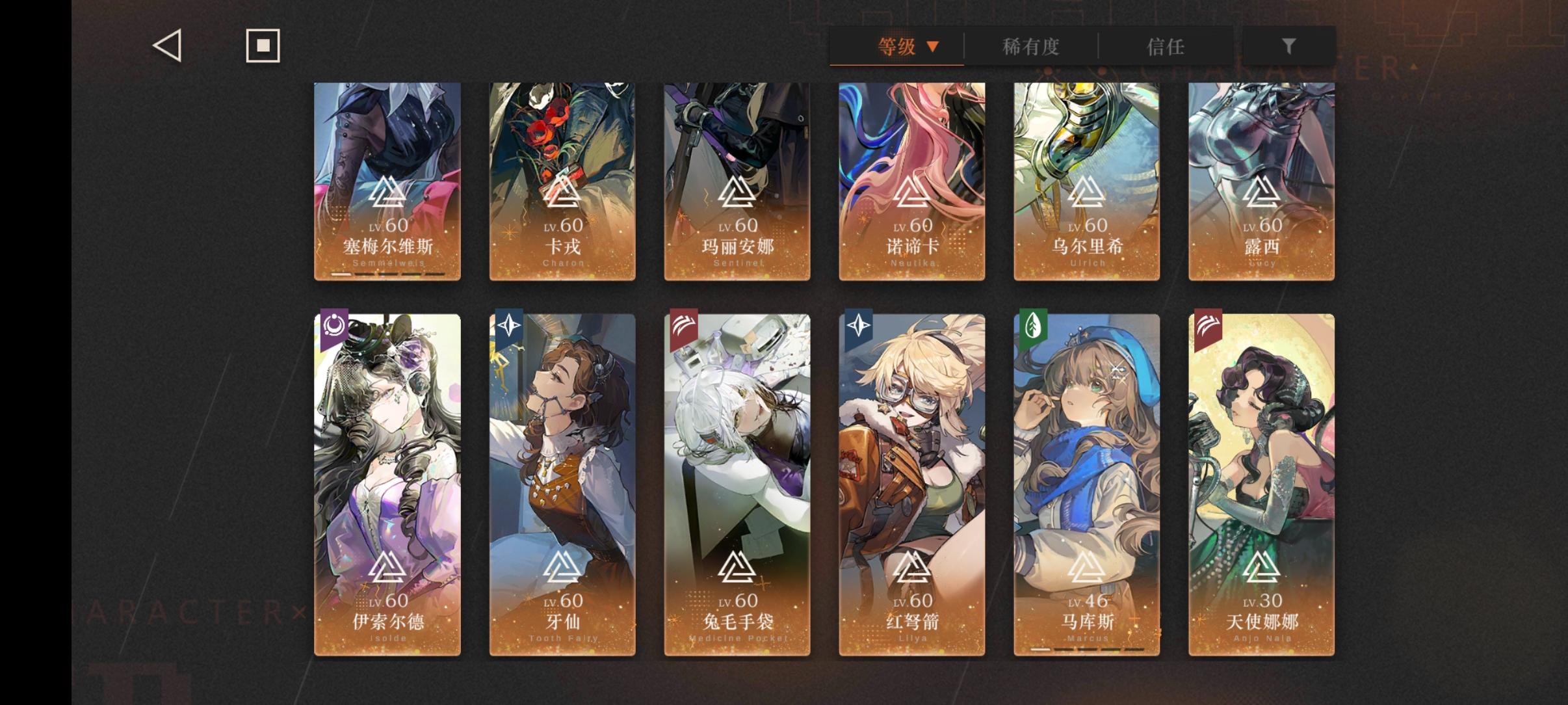The height and width of the screenshot is (705, 1568).
Task: Switch to 稀有度 sorting tab
Action: 1032,46
